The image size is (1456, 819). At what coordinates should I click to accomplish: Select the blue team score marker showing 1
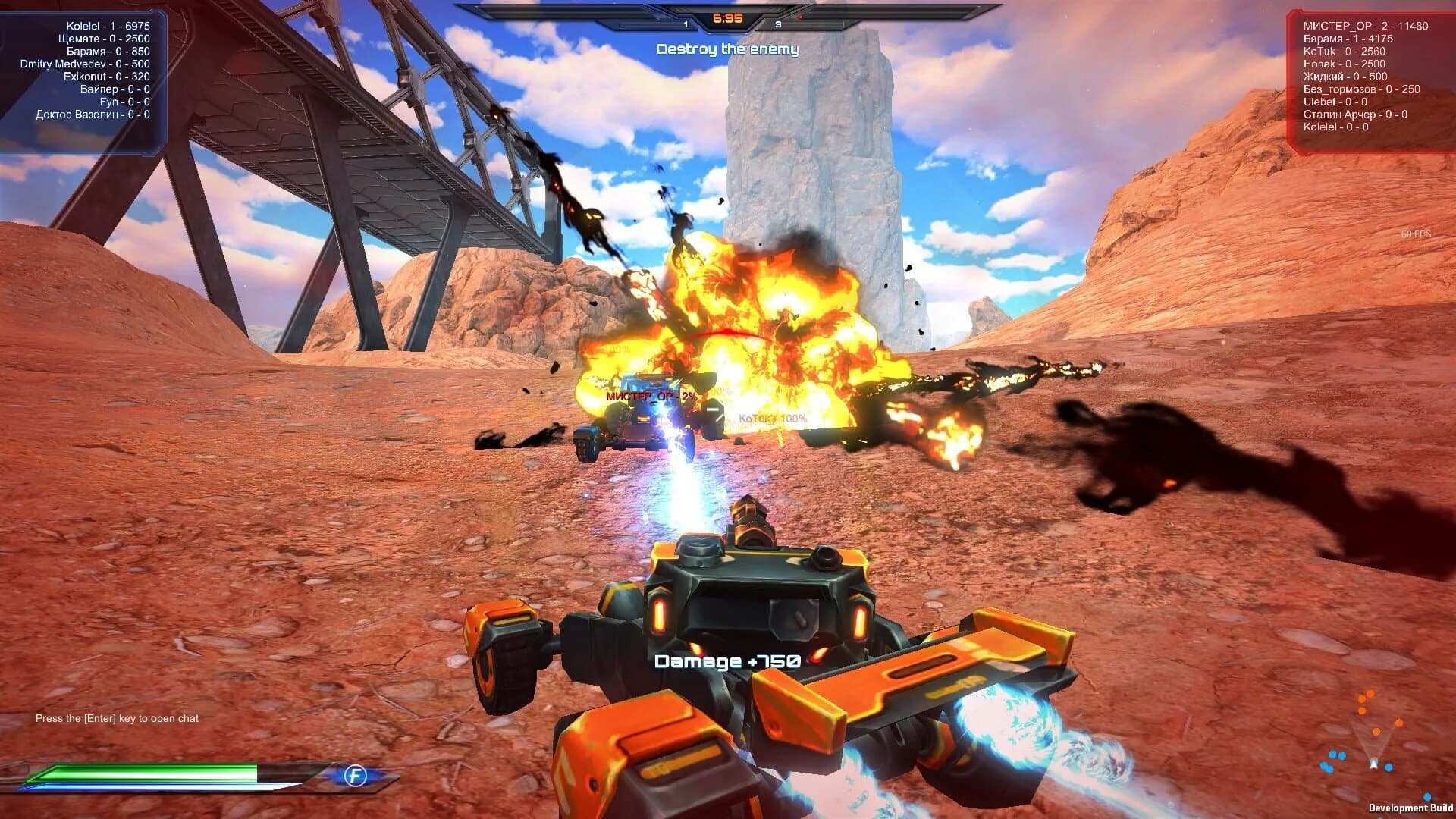tap(686, 24)
